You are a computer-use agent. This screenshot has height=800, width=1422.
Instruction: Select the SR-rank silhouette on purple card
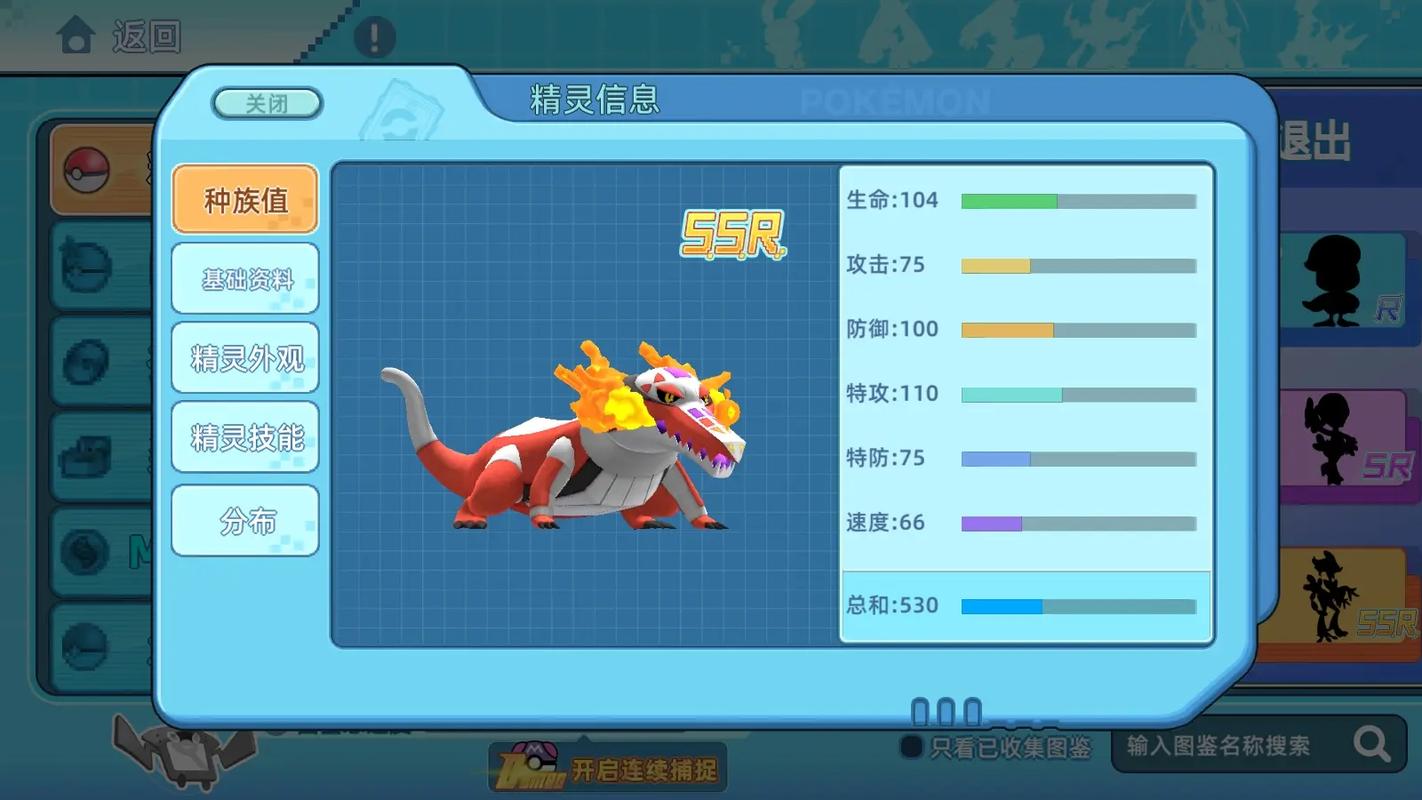(x=1345, y=440)
